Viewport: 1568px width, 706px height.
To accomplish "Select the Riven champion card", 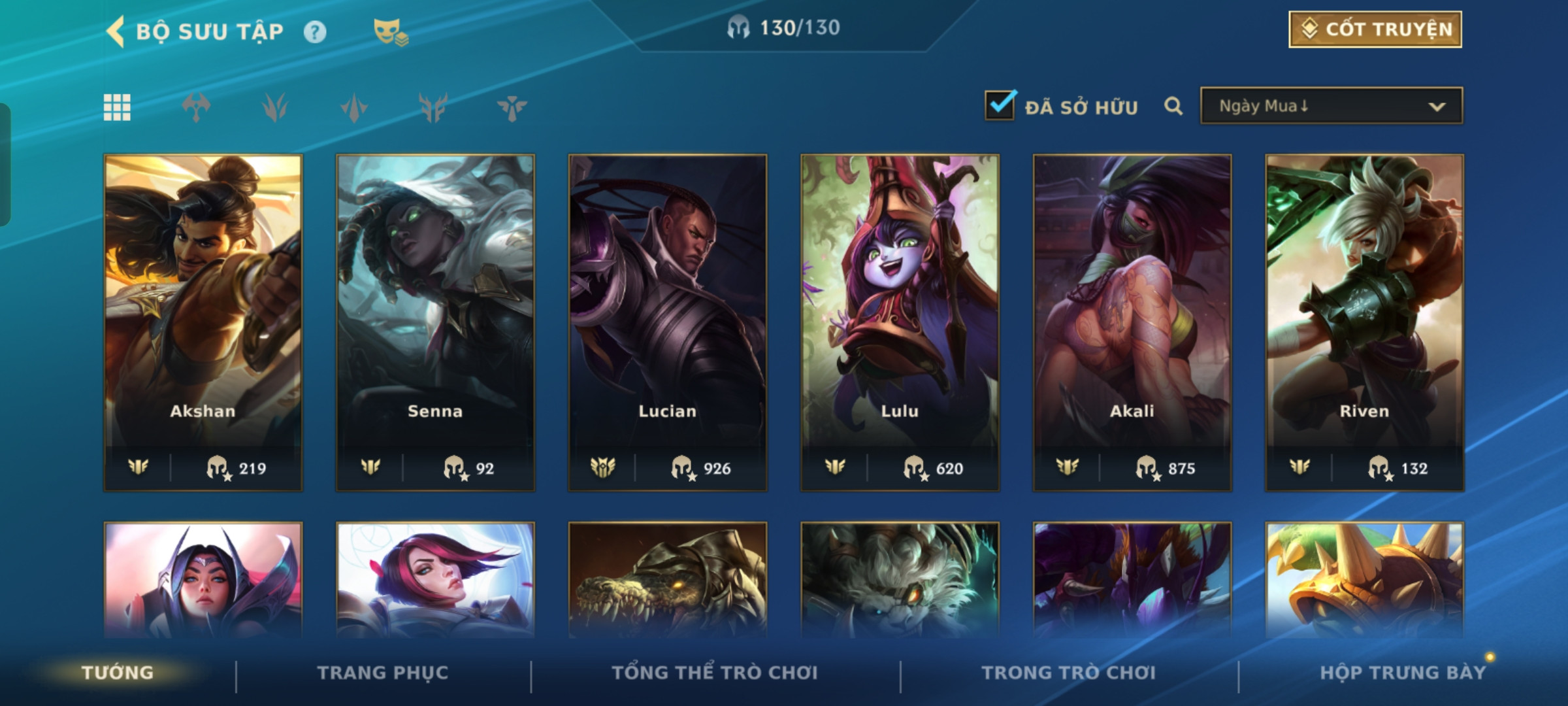I will (1364, 322).
